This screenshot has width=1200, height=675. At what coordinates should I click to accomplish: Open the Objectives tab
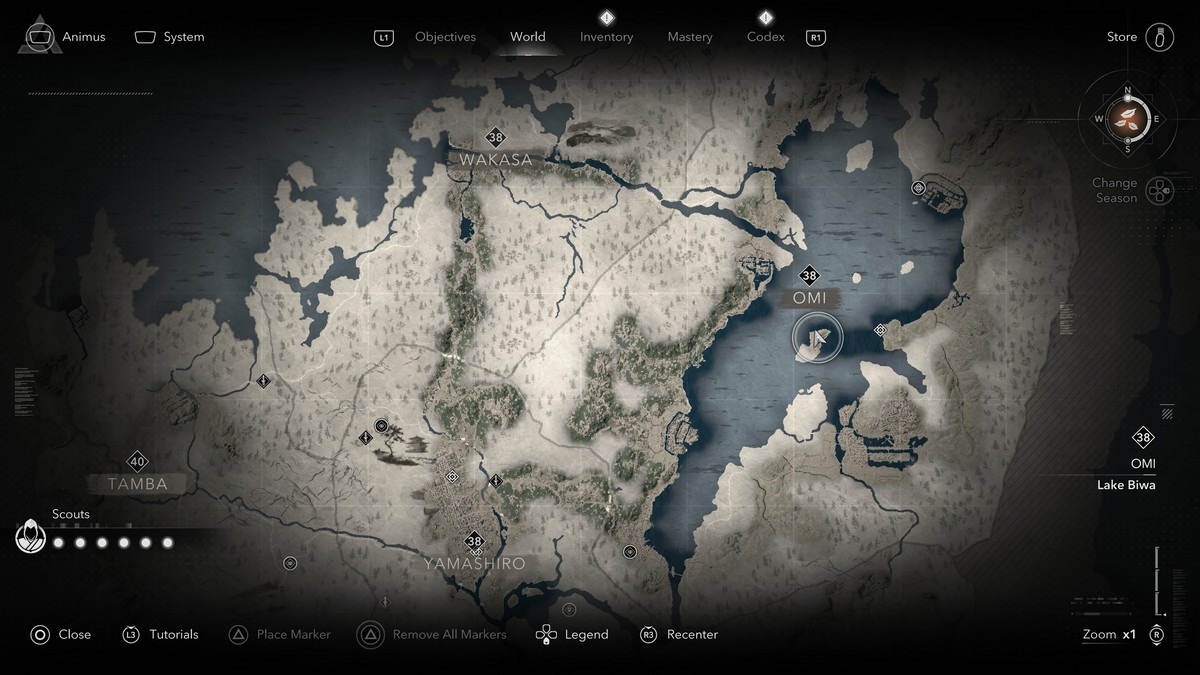tap(445, 37)
